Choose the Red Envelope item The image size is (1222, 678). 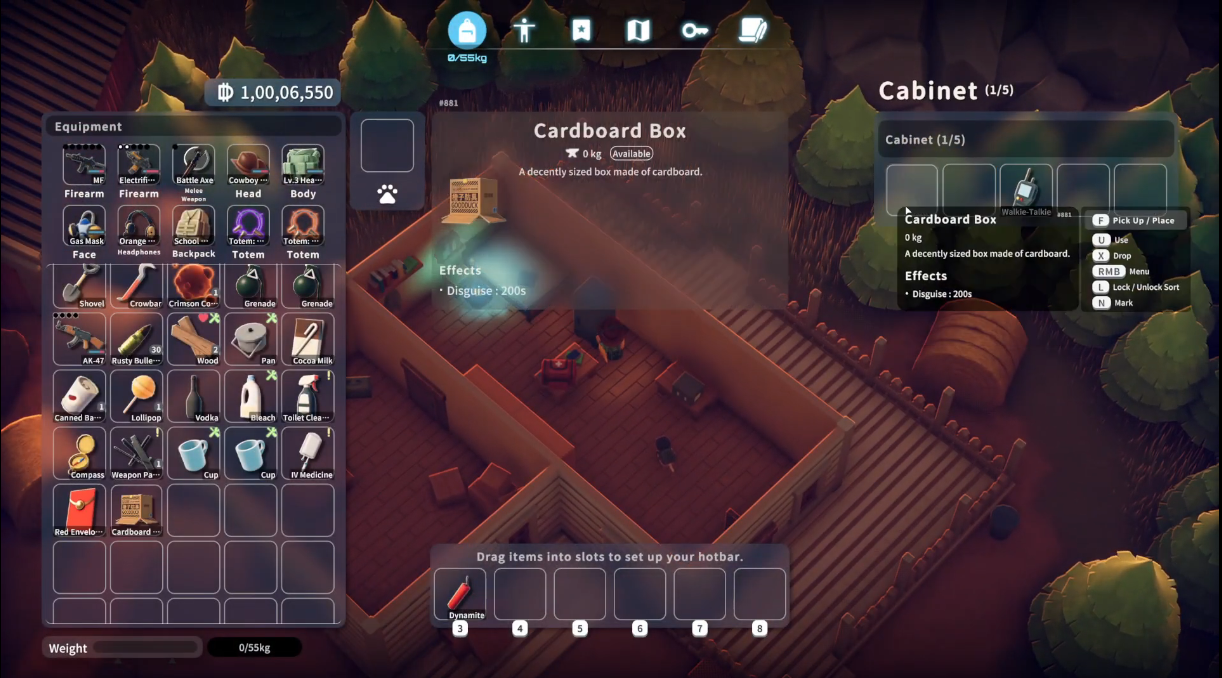80,510
